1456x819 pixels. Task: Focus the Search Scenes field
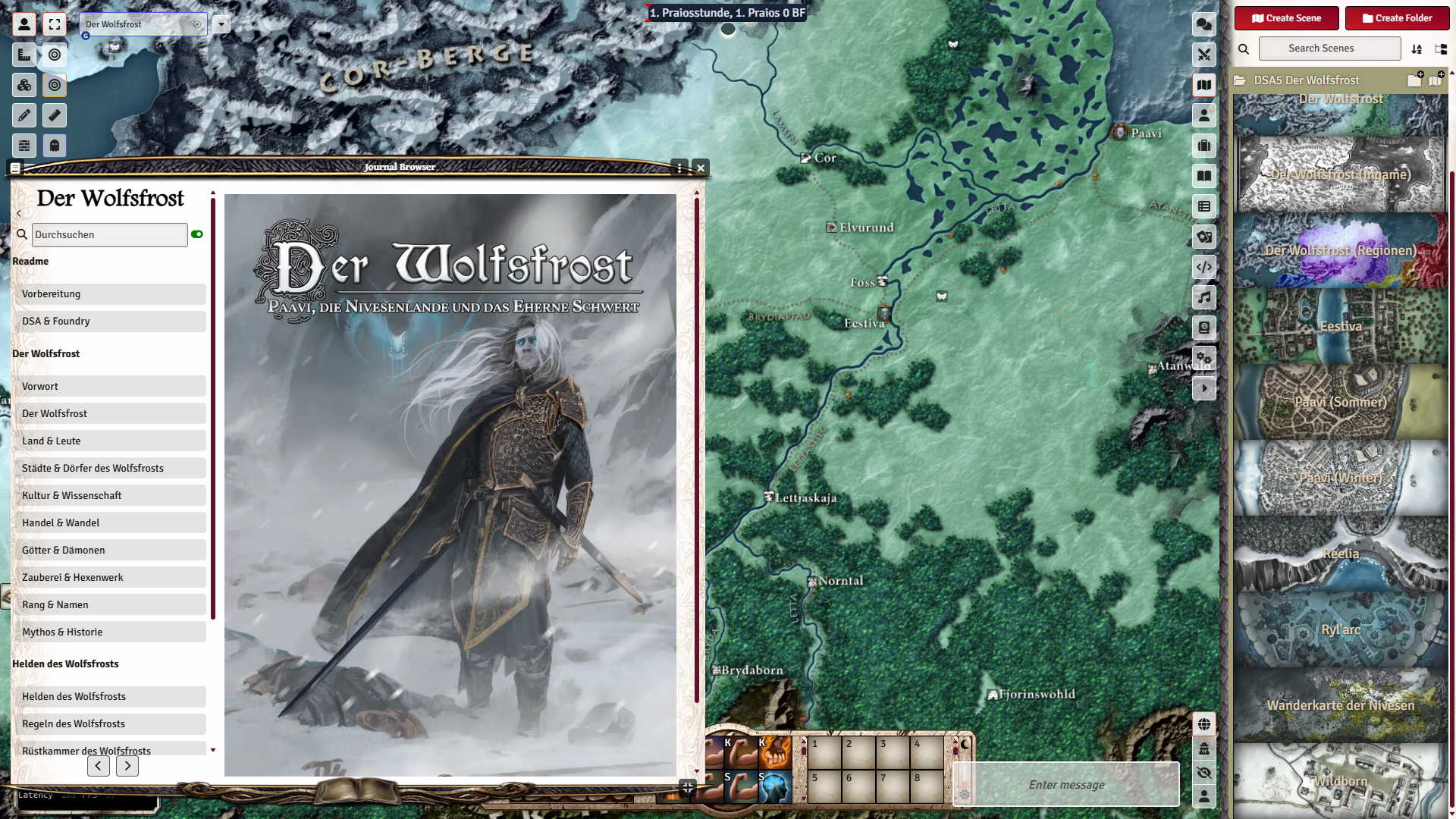pos(1329,49)
